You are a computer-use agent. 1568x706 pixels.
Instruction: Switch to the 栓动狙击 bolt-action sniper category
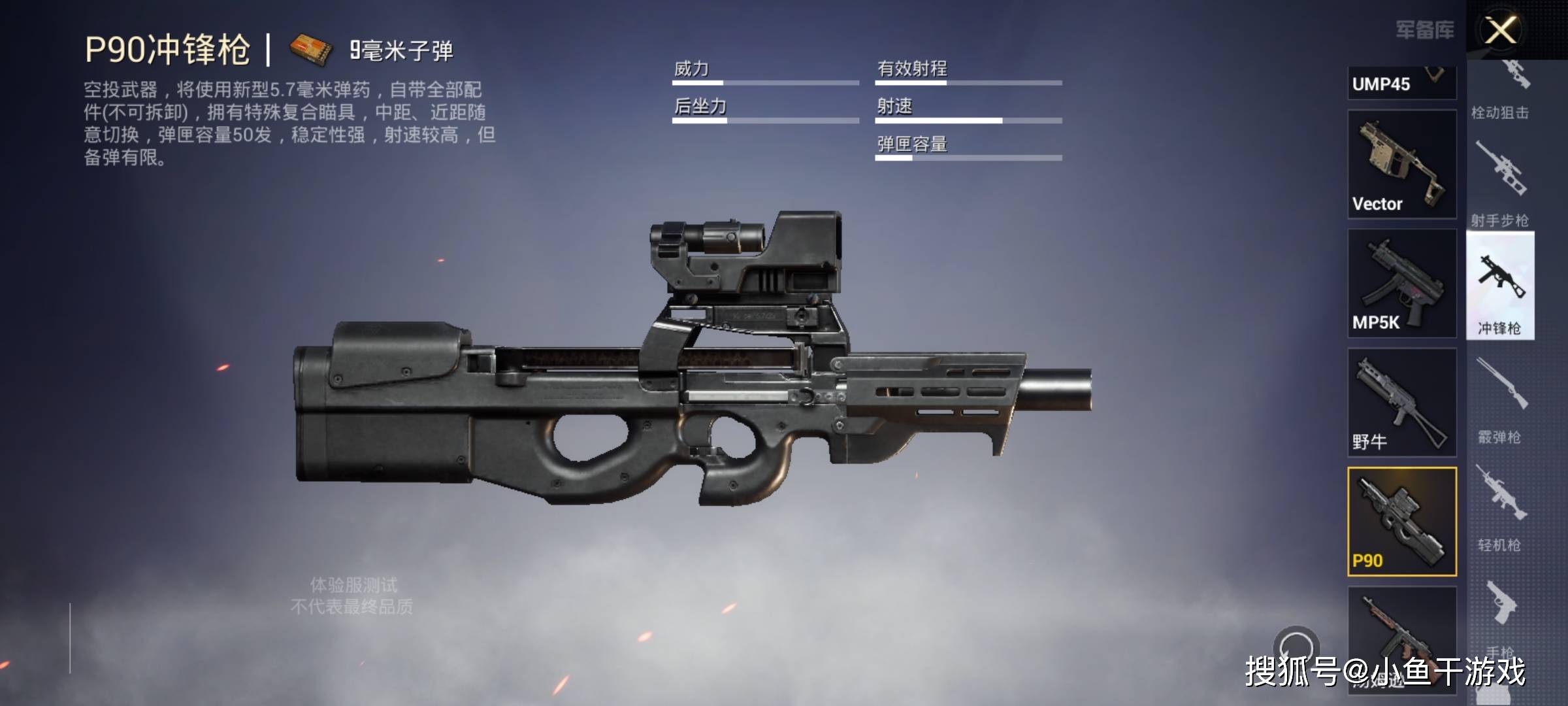pos(1500,92)
